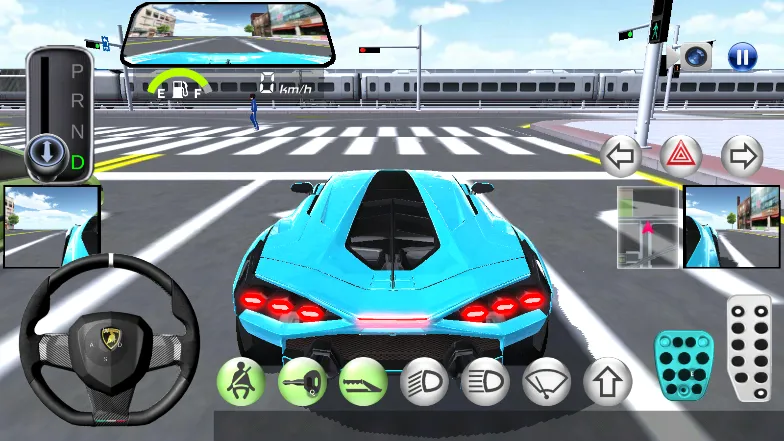Toggle the green ramp icon button
This screenshot has height=441, width=784.
[363, 382]
